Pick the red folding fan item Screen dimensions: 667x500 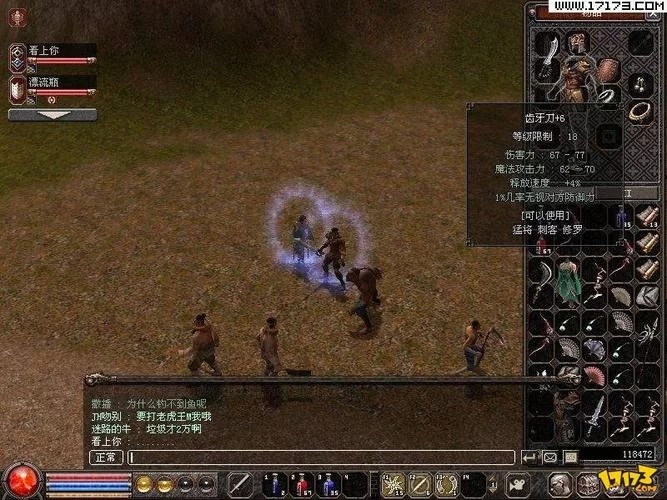(x=596, y=376)
